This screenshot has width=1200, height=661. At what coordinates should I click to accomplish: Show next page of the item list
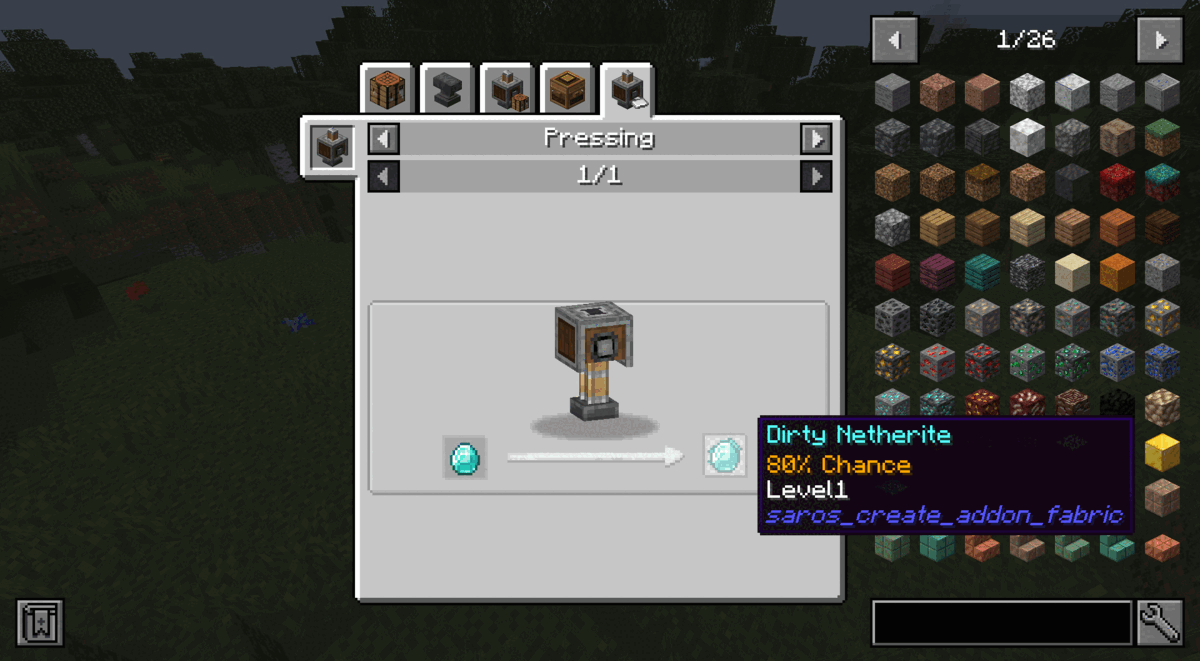click(x=1160, y=40)
